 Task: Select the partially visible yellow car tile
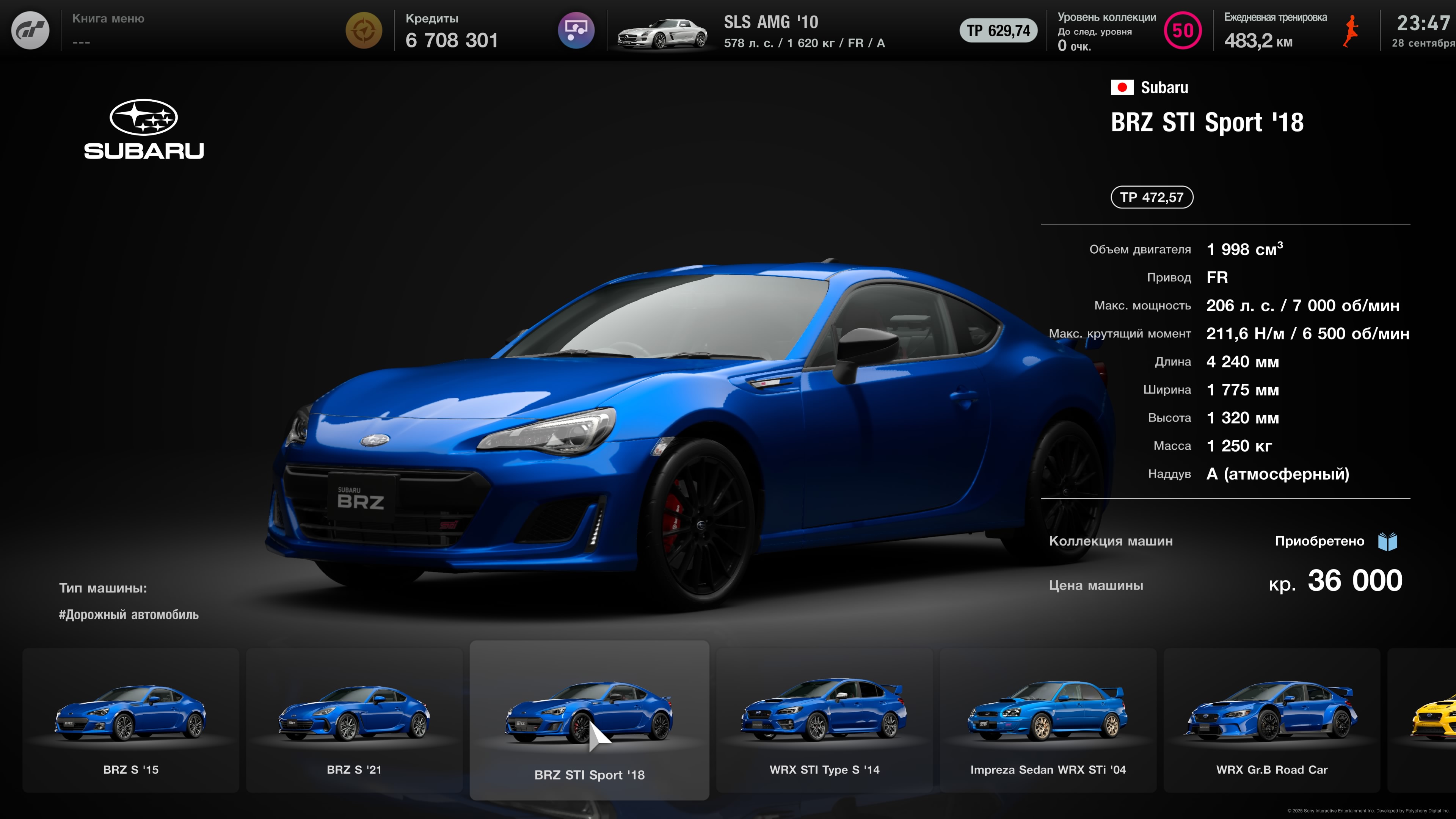click(1430, 720)
